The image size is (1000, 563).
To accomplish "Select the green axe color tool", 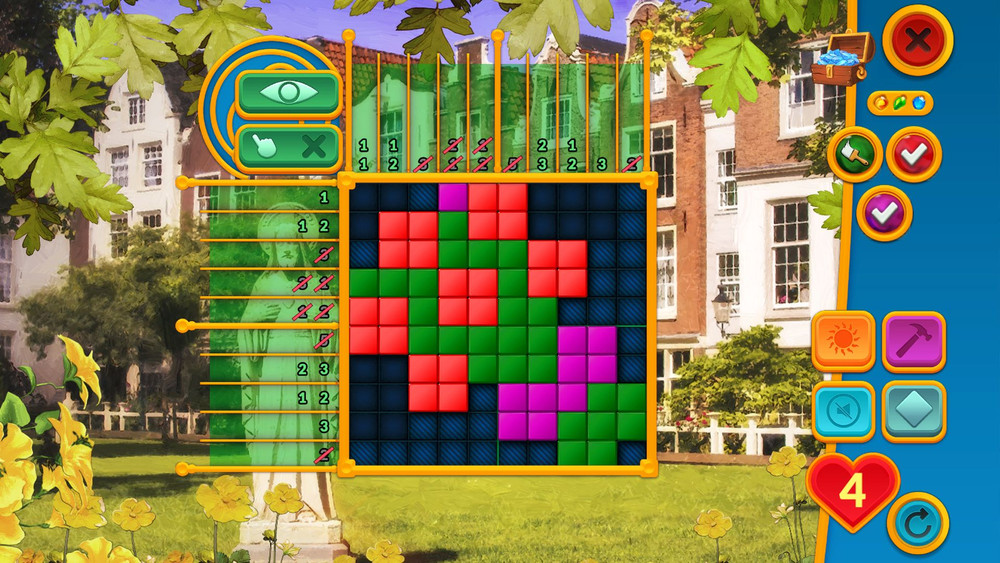I will [x=855, y=154].
